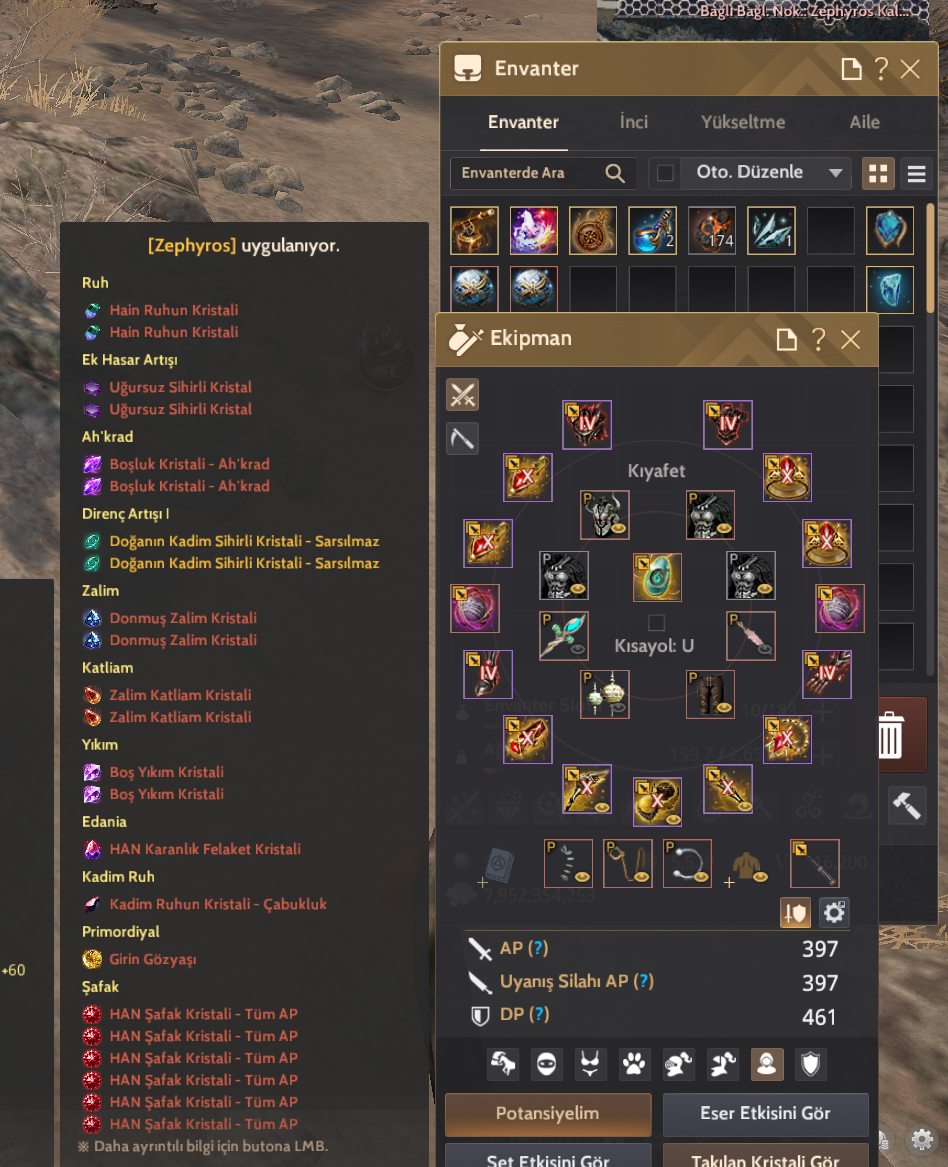
Task: Close the Ekipman window
Action: point(850,339)
